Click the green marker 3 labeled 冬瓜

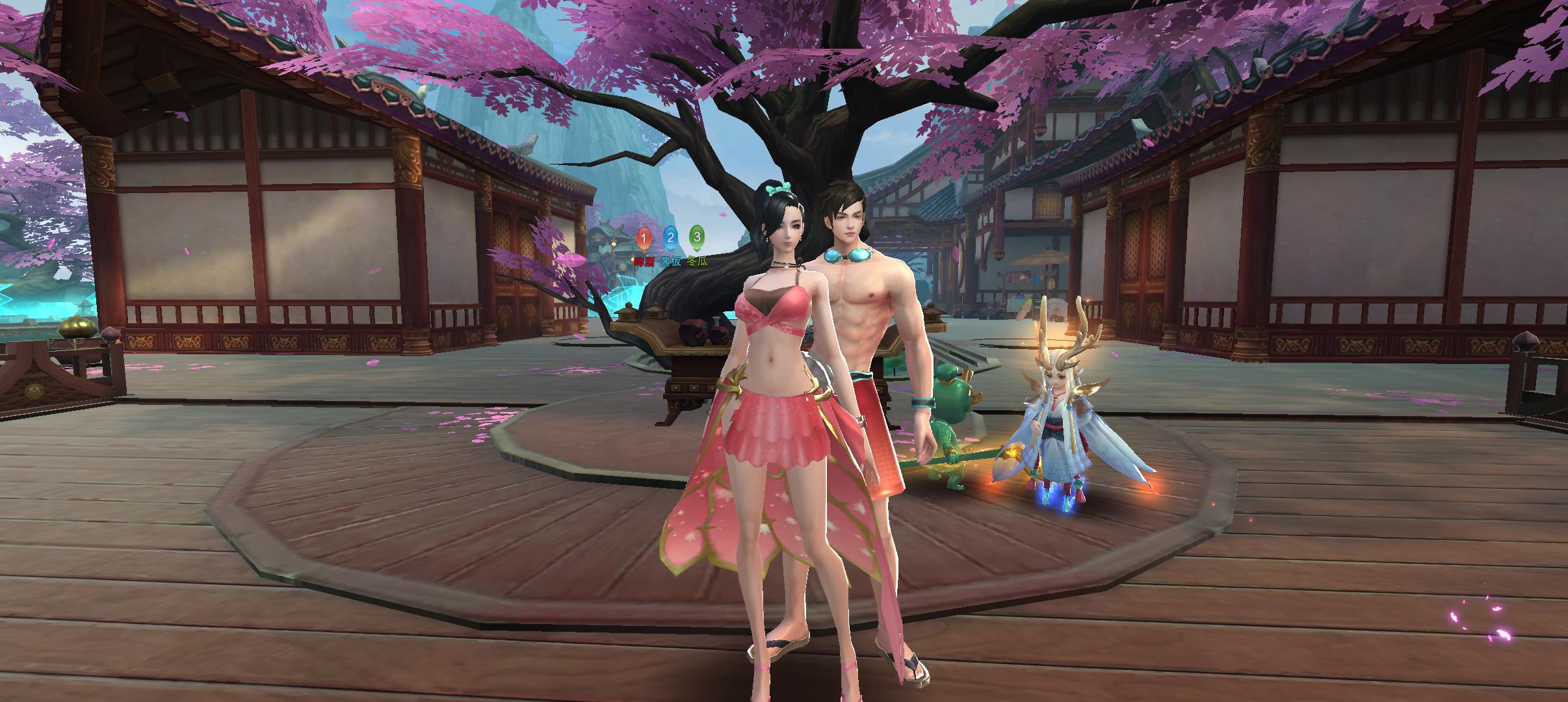(x=697, y=237)
